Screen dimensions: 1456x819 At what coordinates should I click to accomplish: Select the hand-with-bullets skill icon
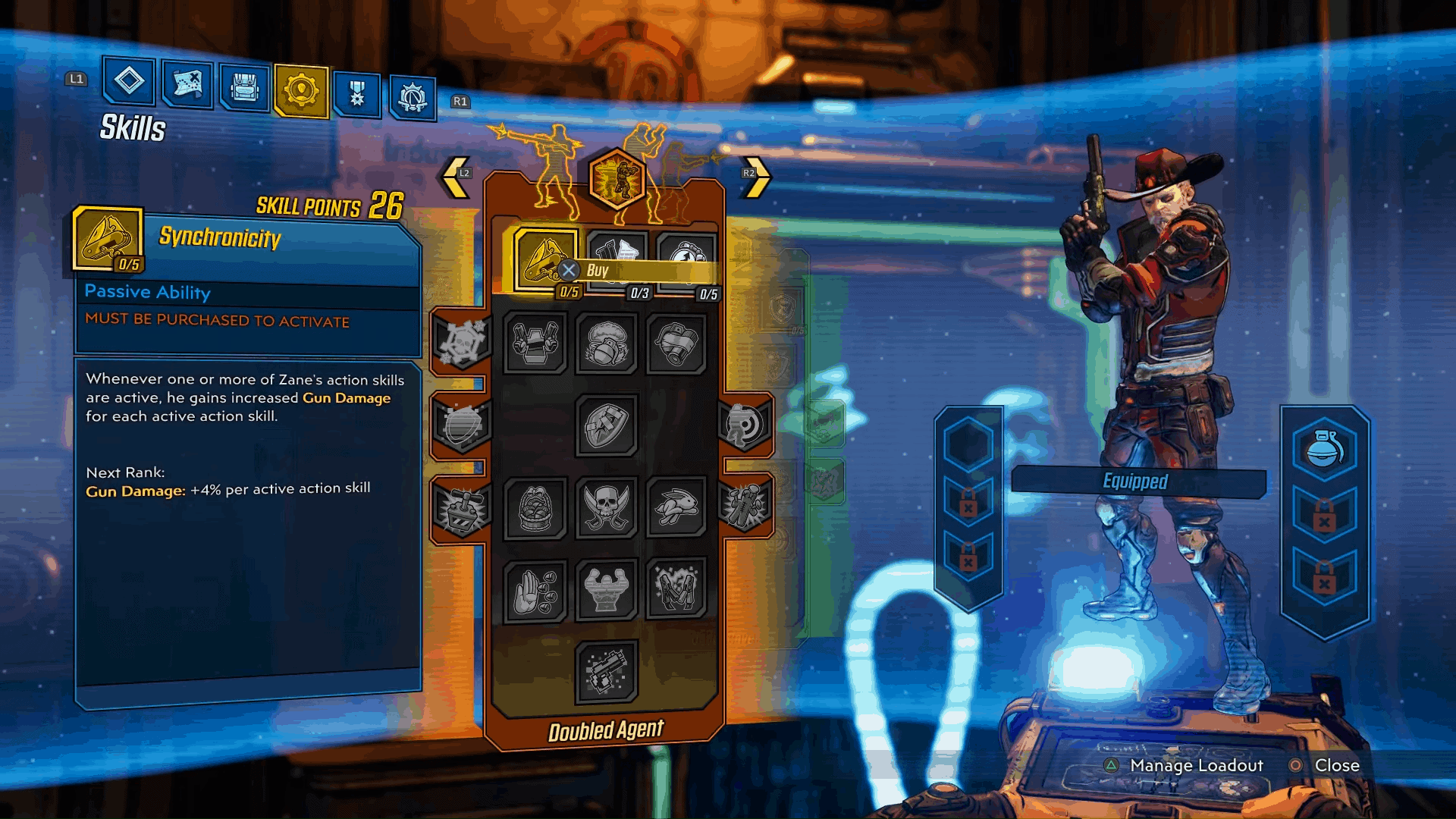(x=536, y=593)
